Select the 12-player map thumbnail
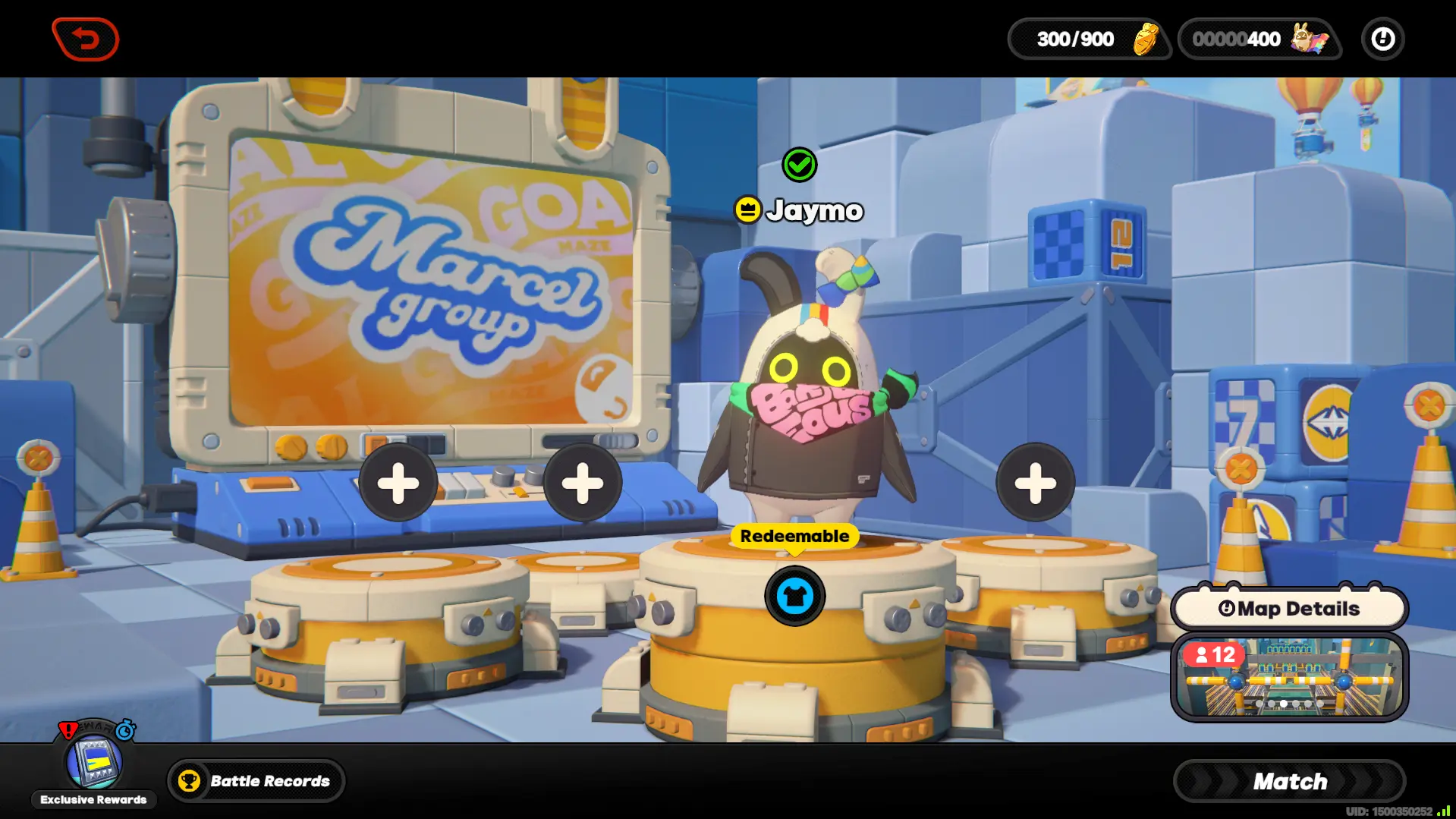 click(x=1289, y=678)
